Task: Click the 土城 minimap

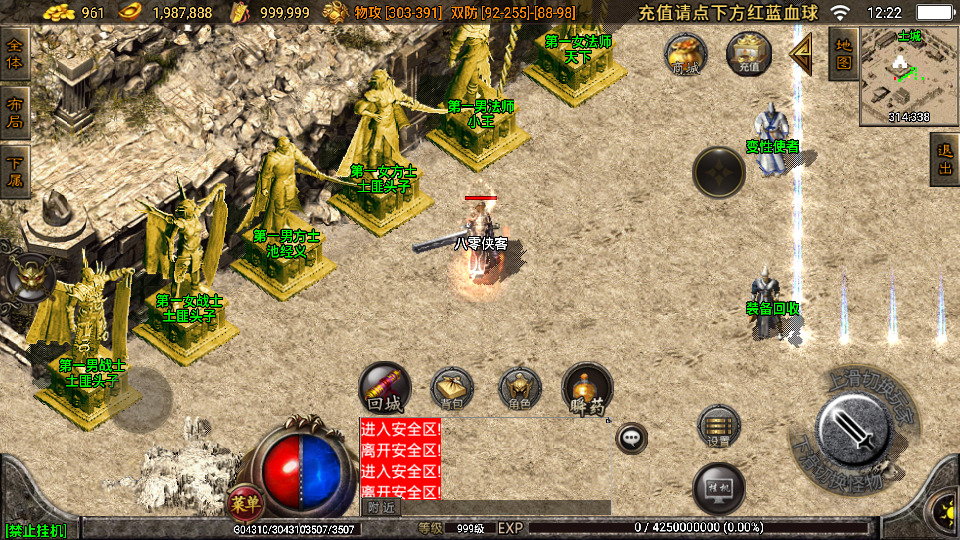Action: (908, 75)
